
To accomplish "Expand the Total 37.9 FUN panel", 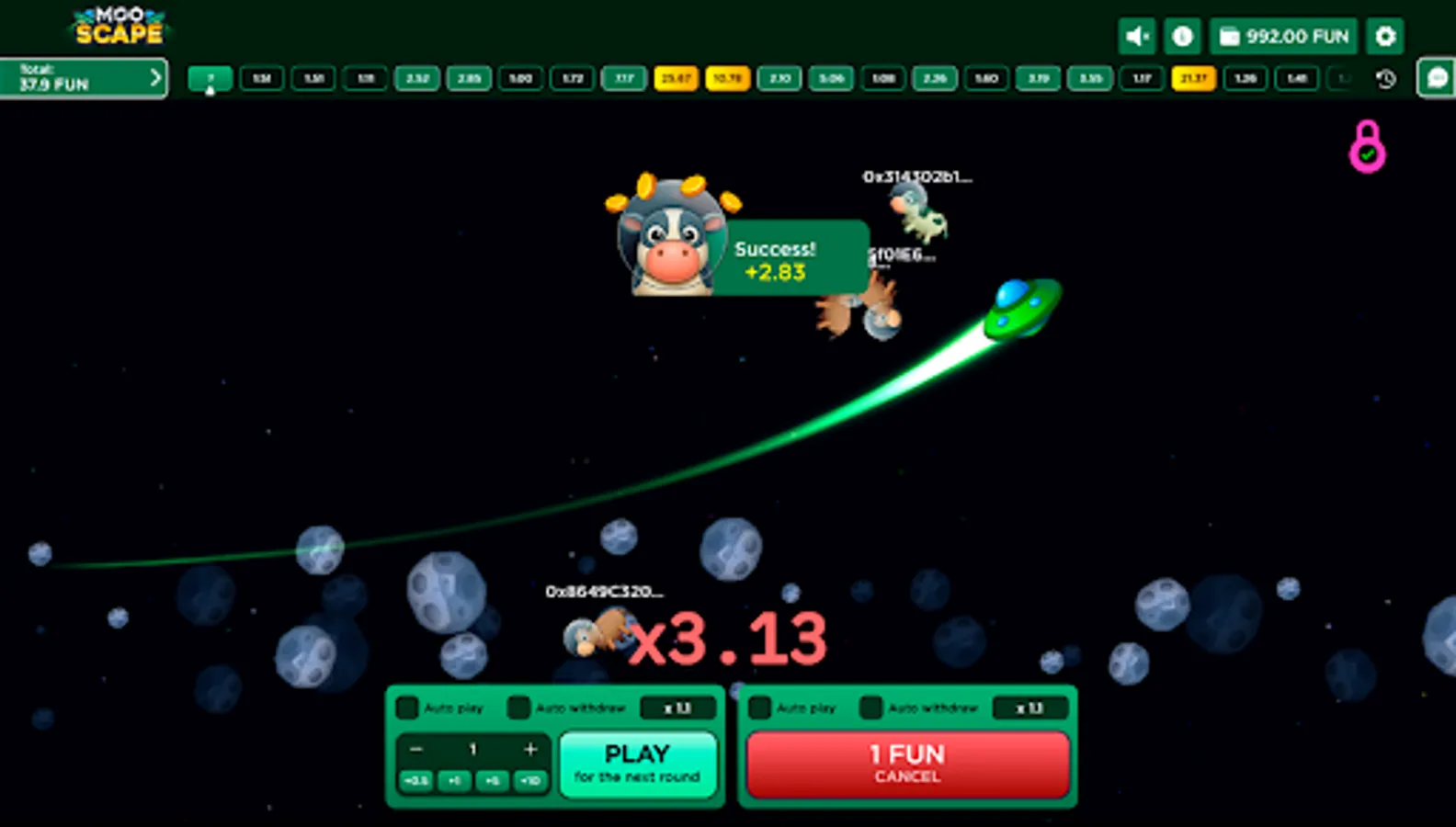I will point(83,77).
